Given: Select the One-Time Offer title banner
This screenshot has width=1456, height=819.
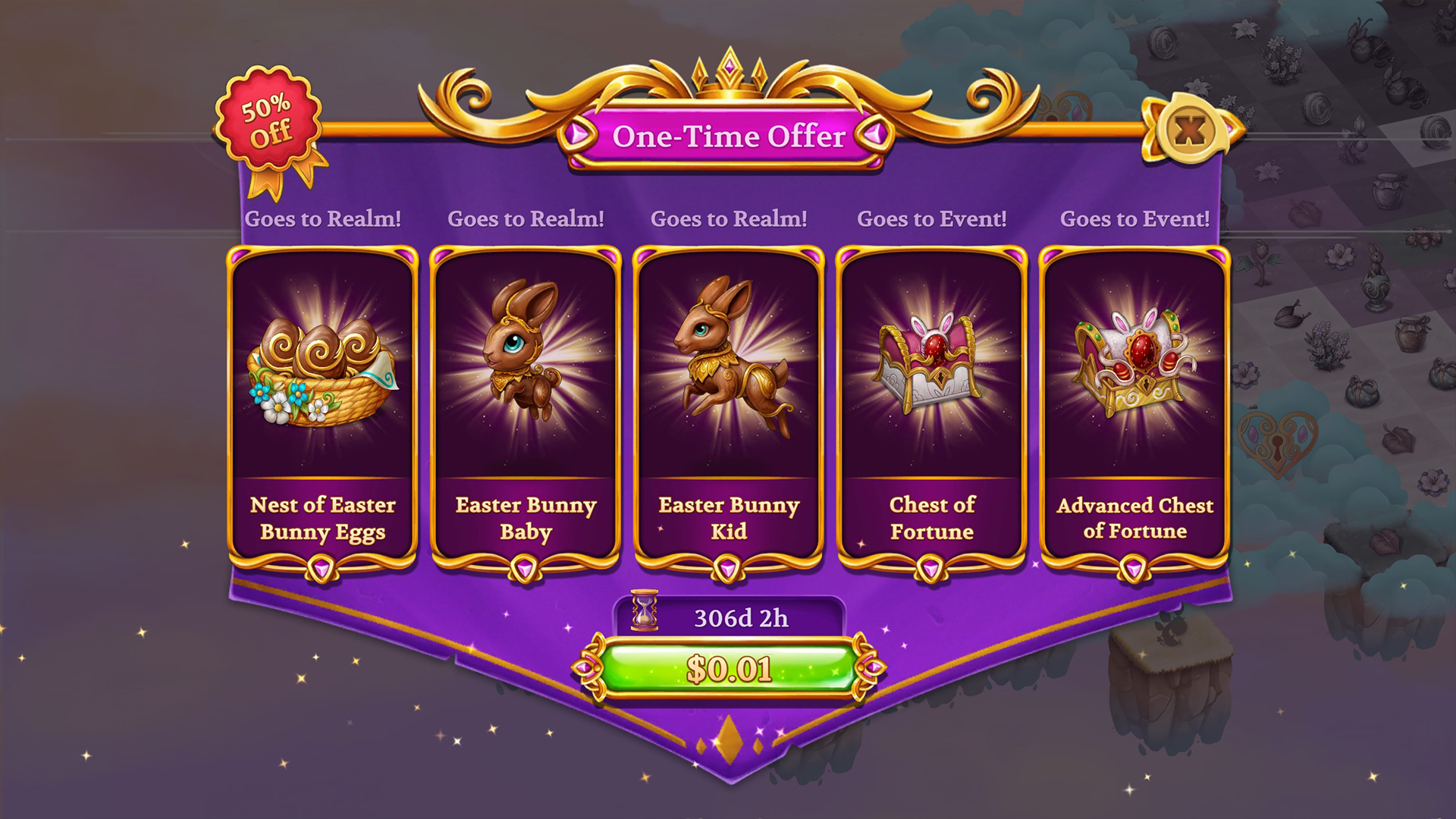Looking at the screenshot, I should (726, 136).
